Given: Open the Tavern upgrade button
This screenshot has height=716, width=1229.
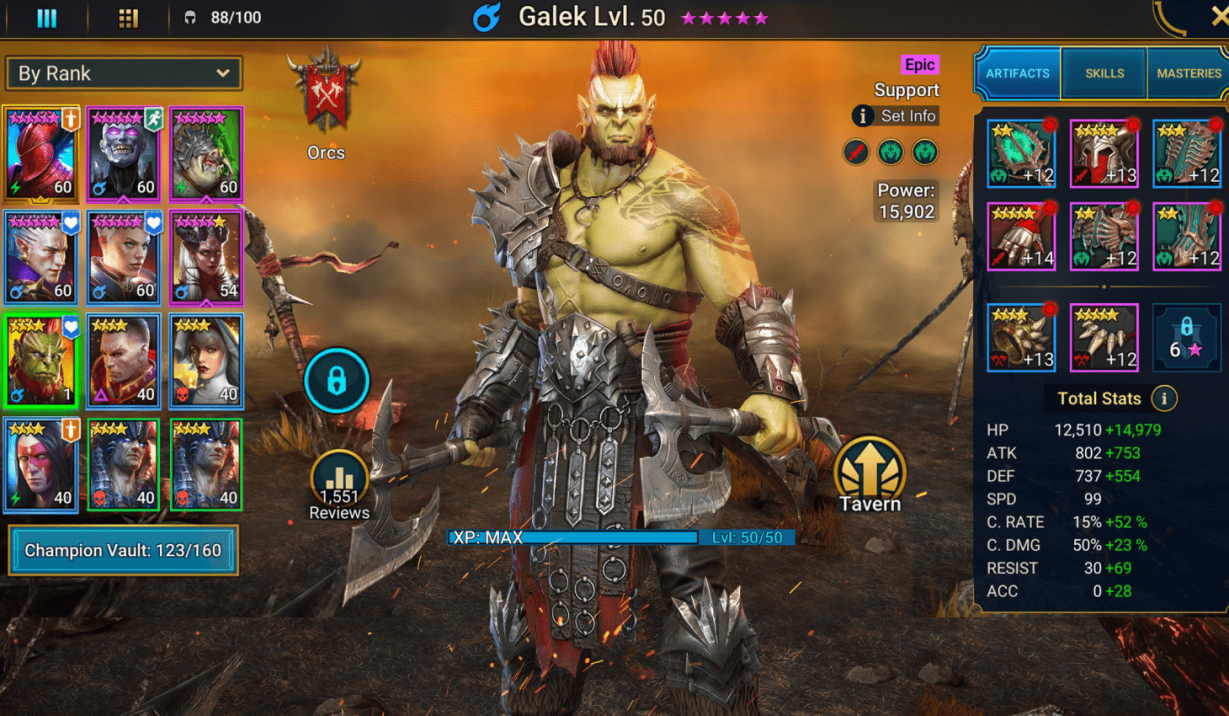Looking at the screenshot, I should 869,473.
